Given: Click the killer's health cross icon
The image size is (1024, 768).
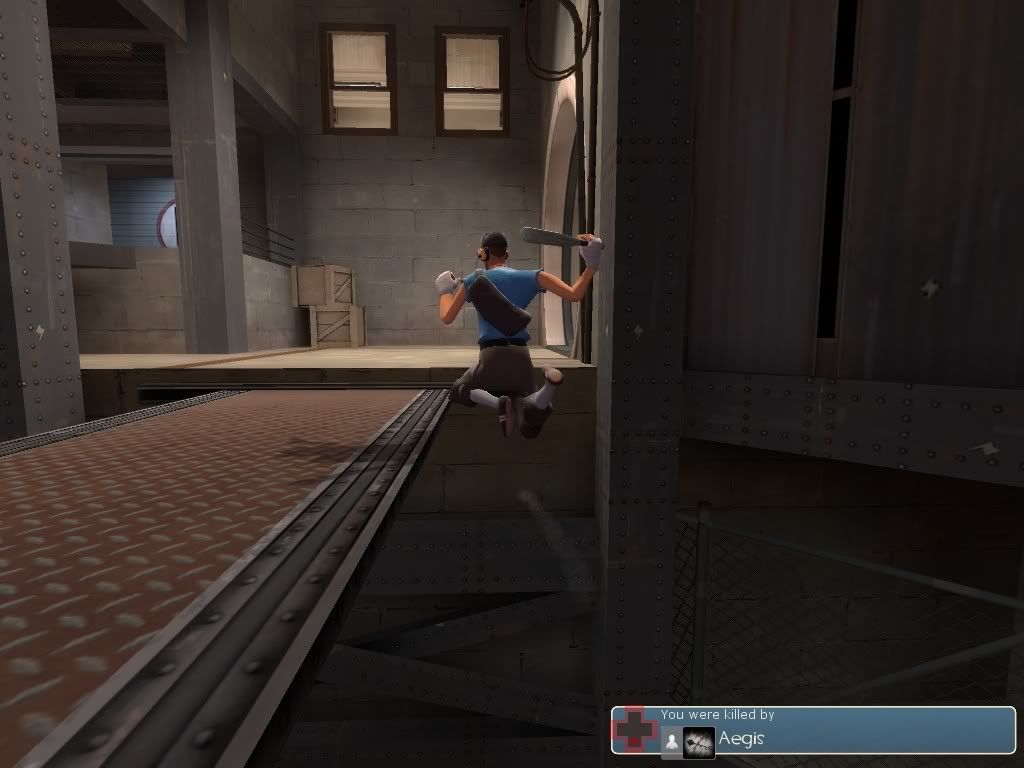Looking at the screenshot, I should tap(634, 729).
